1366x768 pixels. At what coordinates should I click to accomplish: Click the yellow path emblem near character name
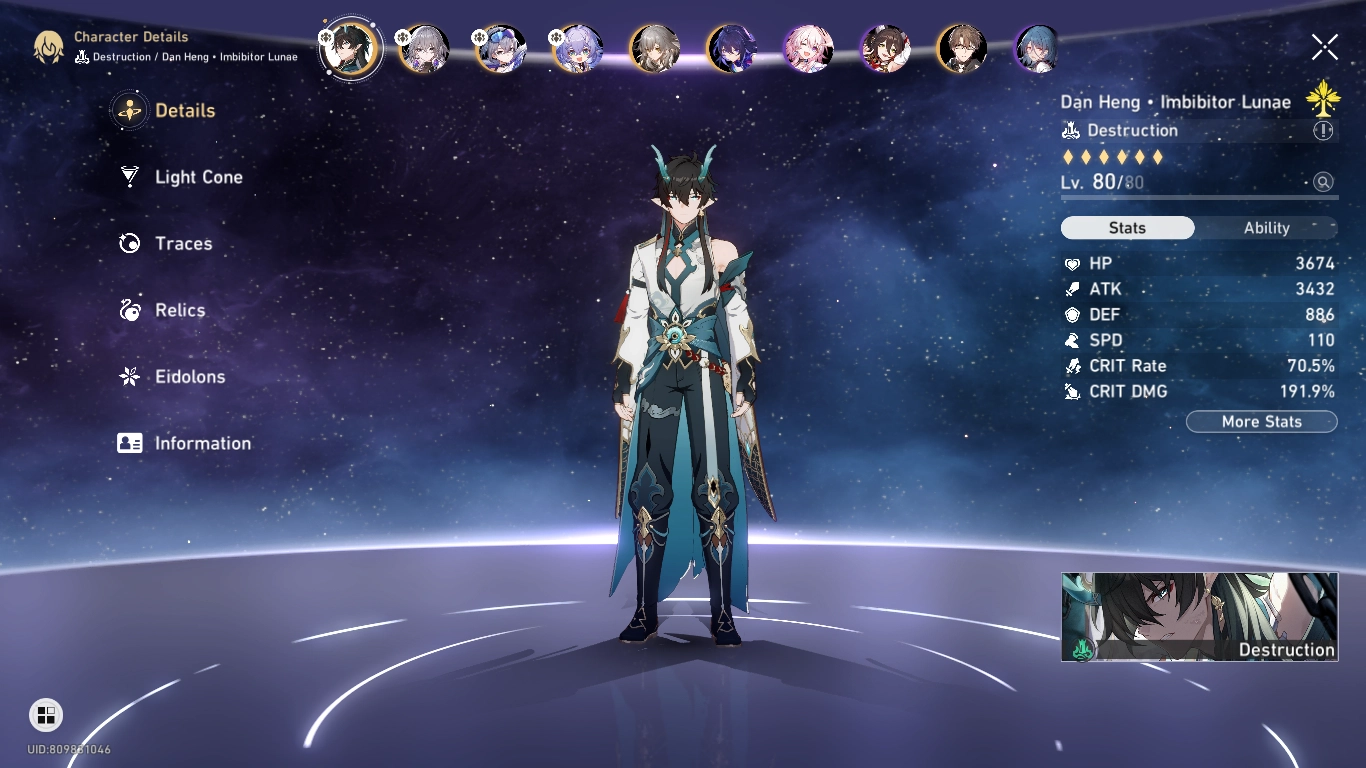coord(1325,100)
